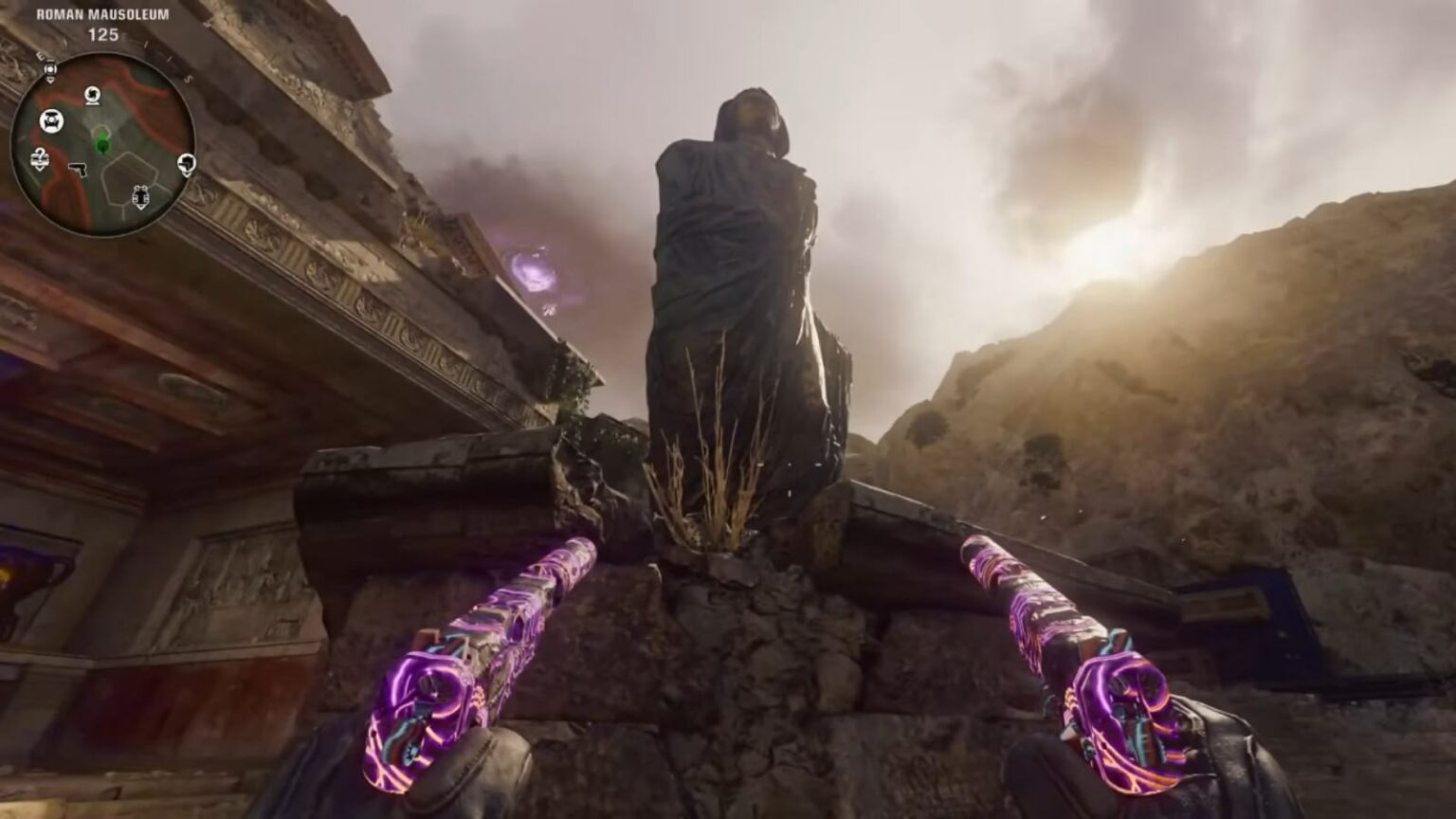Open the chevron beneath the gun pickup icon

click(188, 174)
